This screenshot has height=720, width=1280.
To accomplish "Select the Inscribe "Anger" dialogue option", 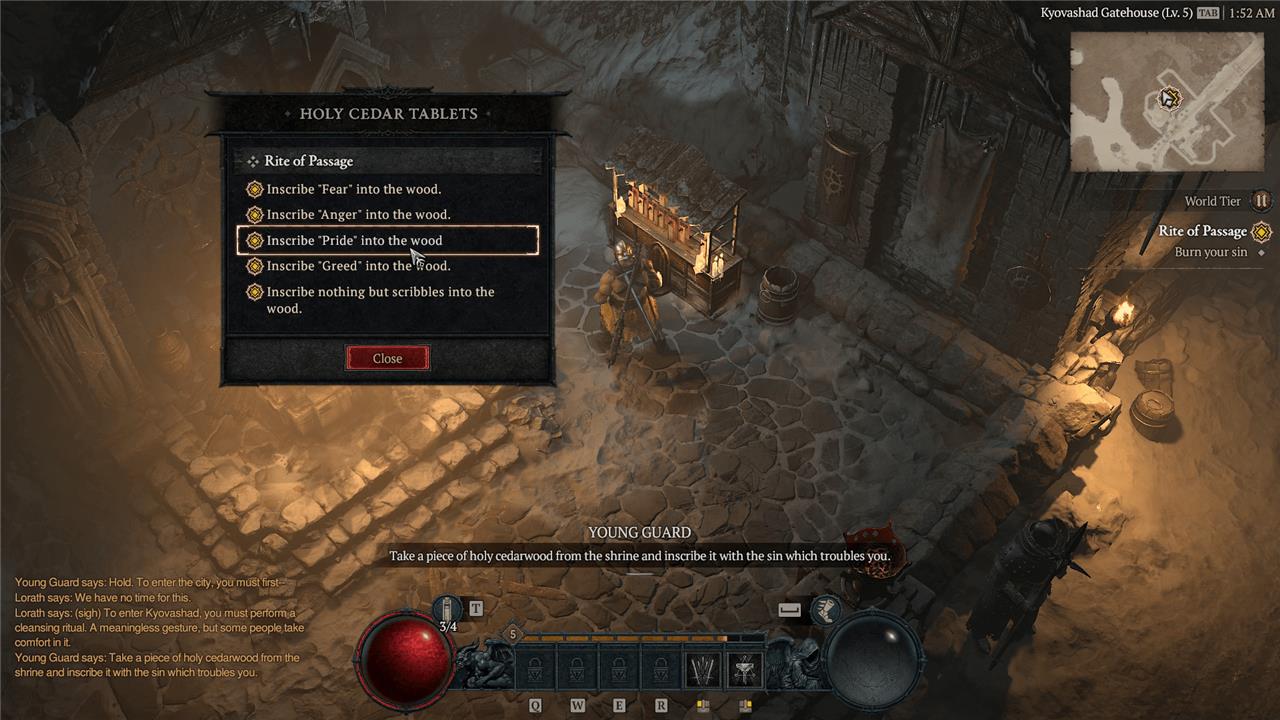I will [358, 215].
